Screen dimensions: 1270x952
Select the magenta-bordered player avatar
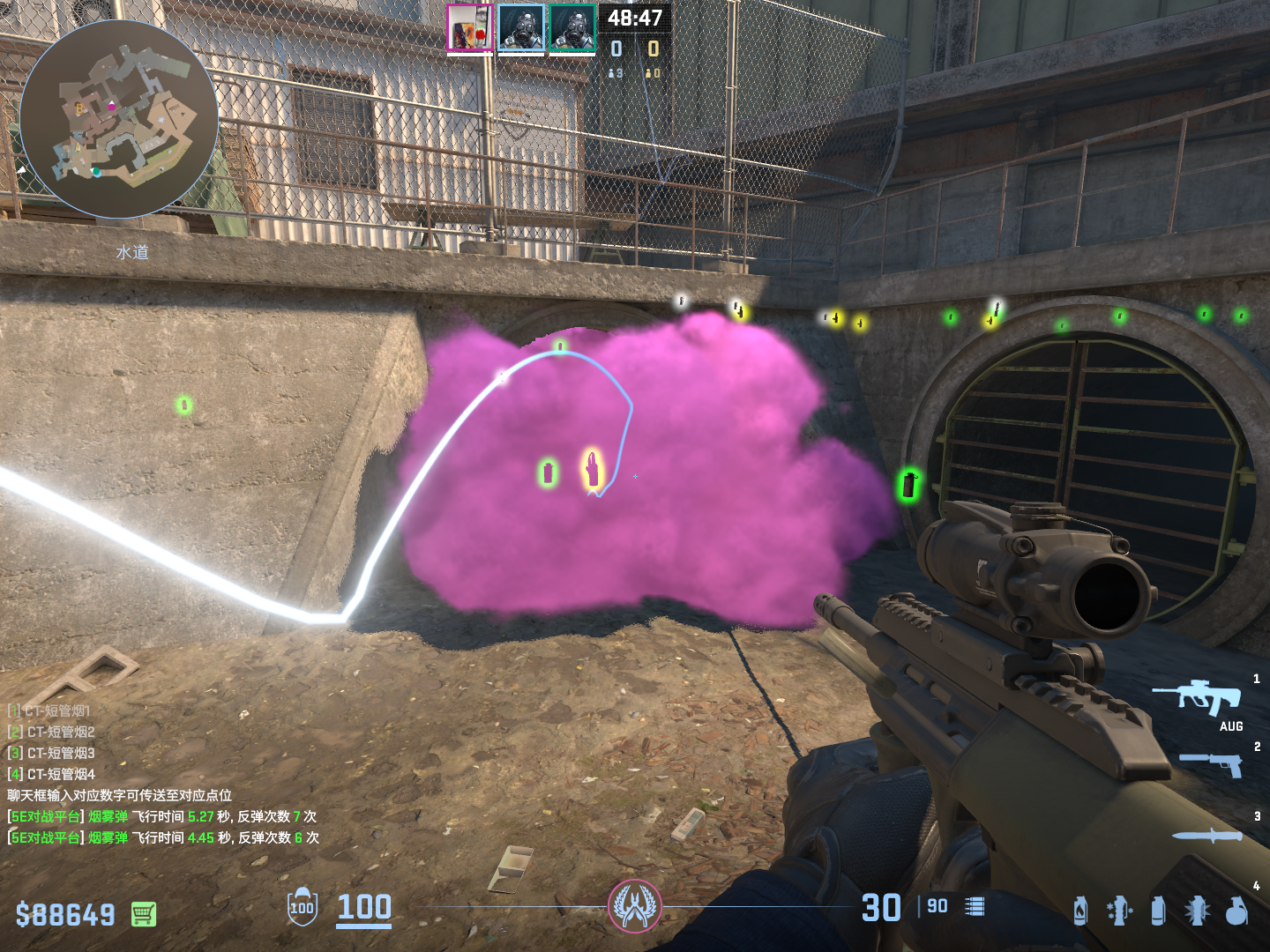tap(469, 27)
